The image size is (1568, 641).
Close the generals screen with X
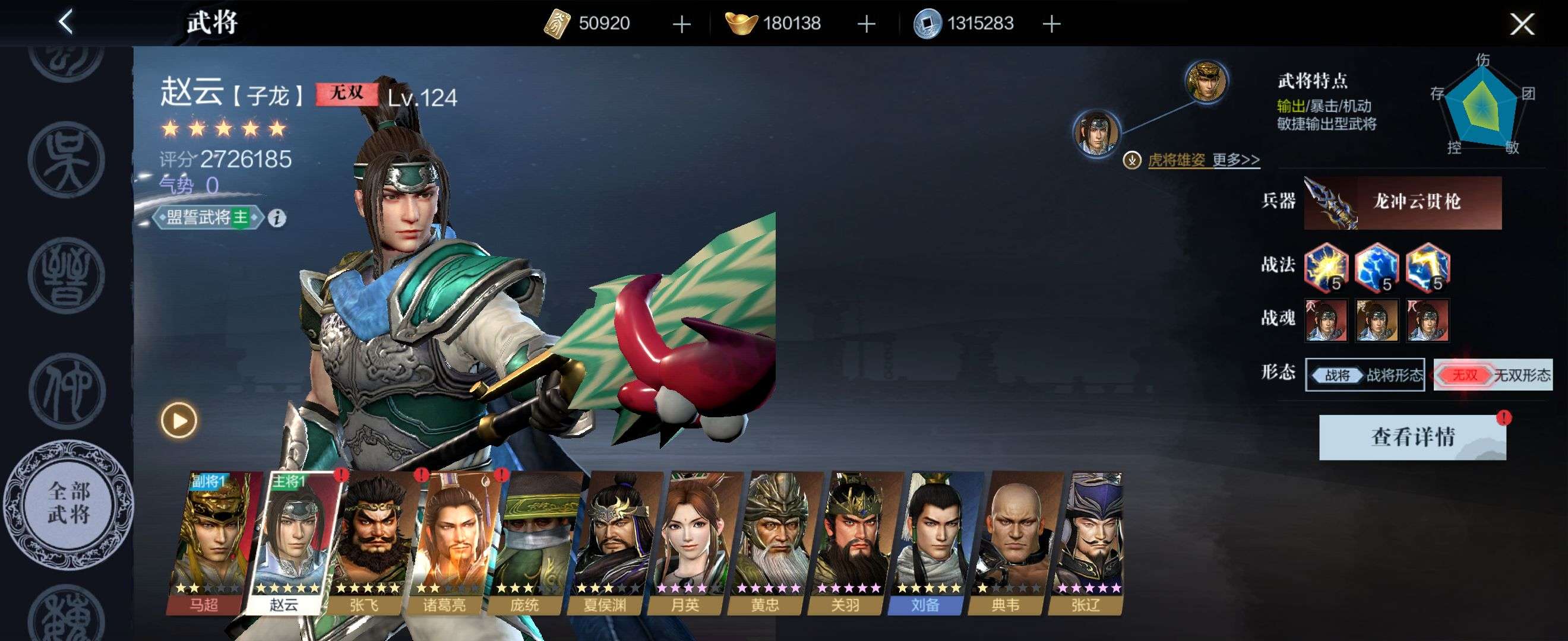tap(1521, 24)
